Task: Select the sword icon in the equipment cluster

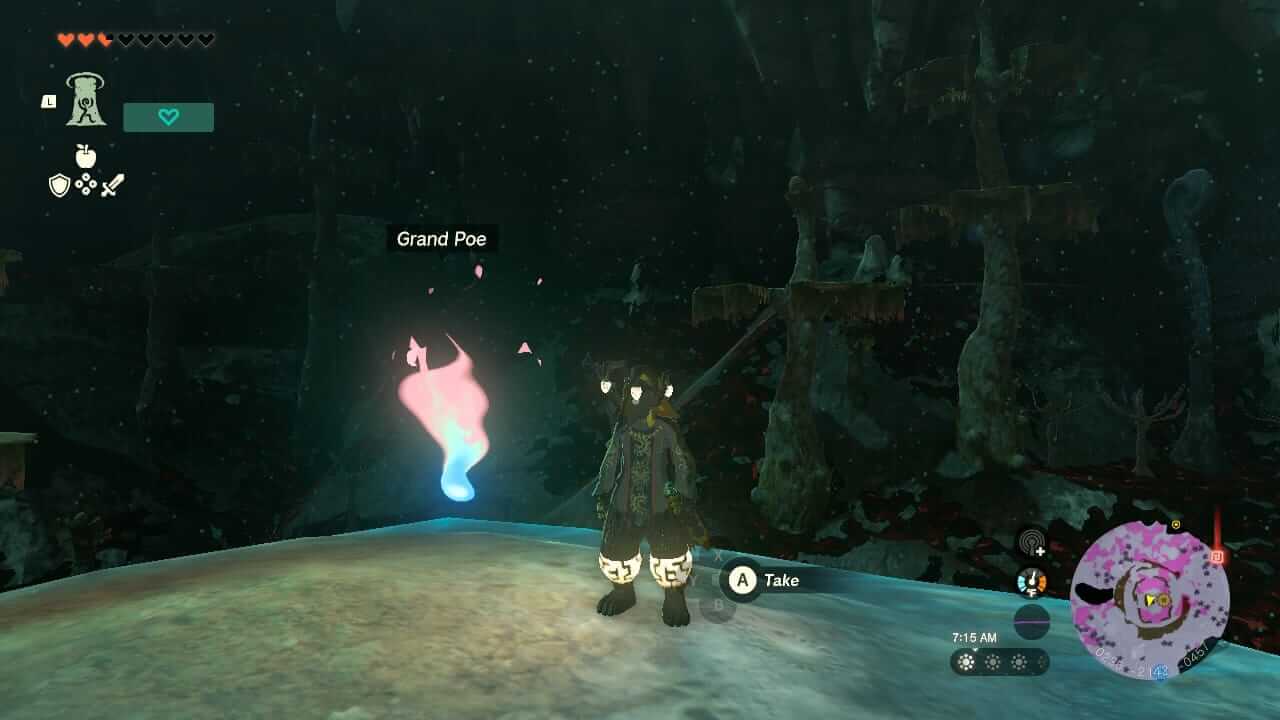Action: (x=111, y=184)
